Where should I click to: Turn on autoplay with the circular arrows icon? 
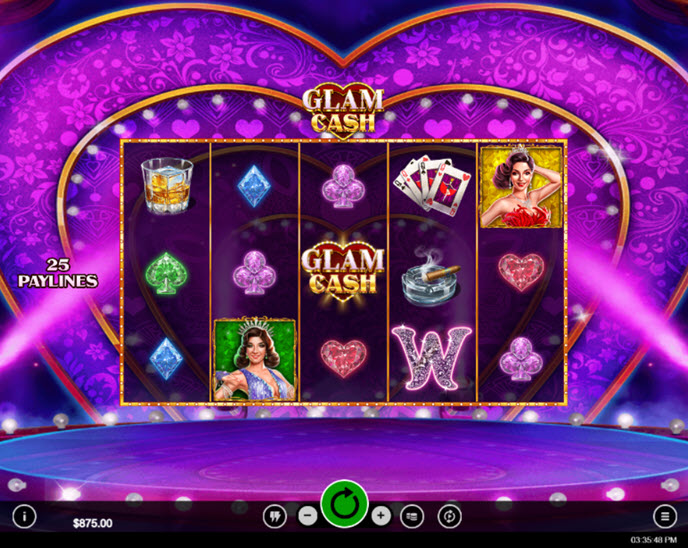pyautogui.click(x=449, y=516)
